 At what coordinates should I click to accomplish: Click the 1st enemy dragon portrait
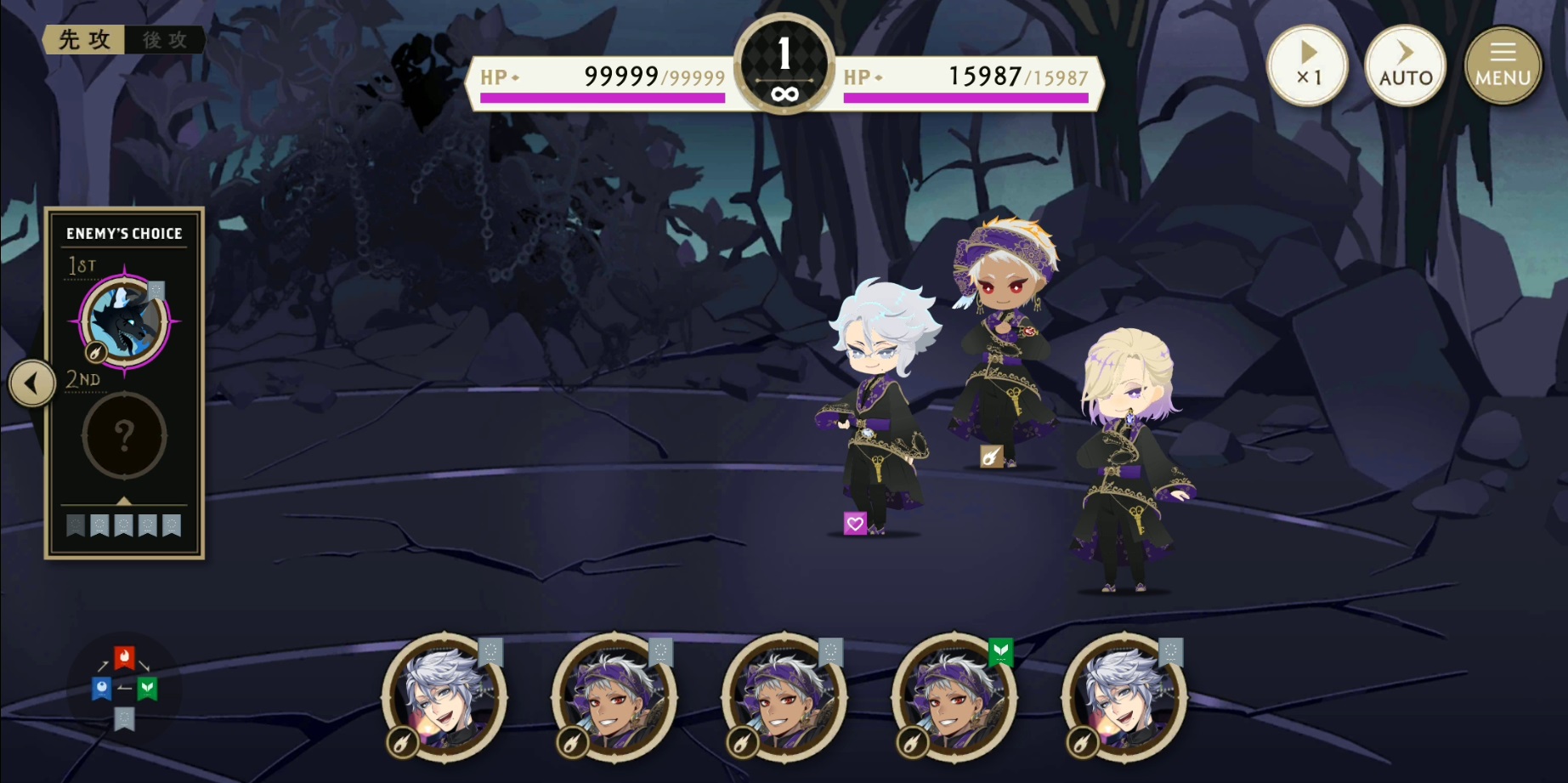[124, 323]
